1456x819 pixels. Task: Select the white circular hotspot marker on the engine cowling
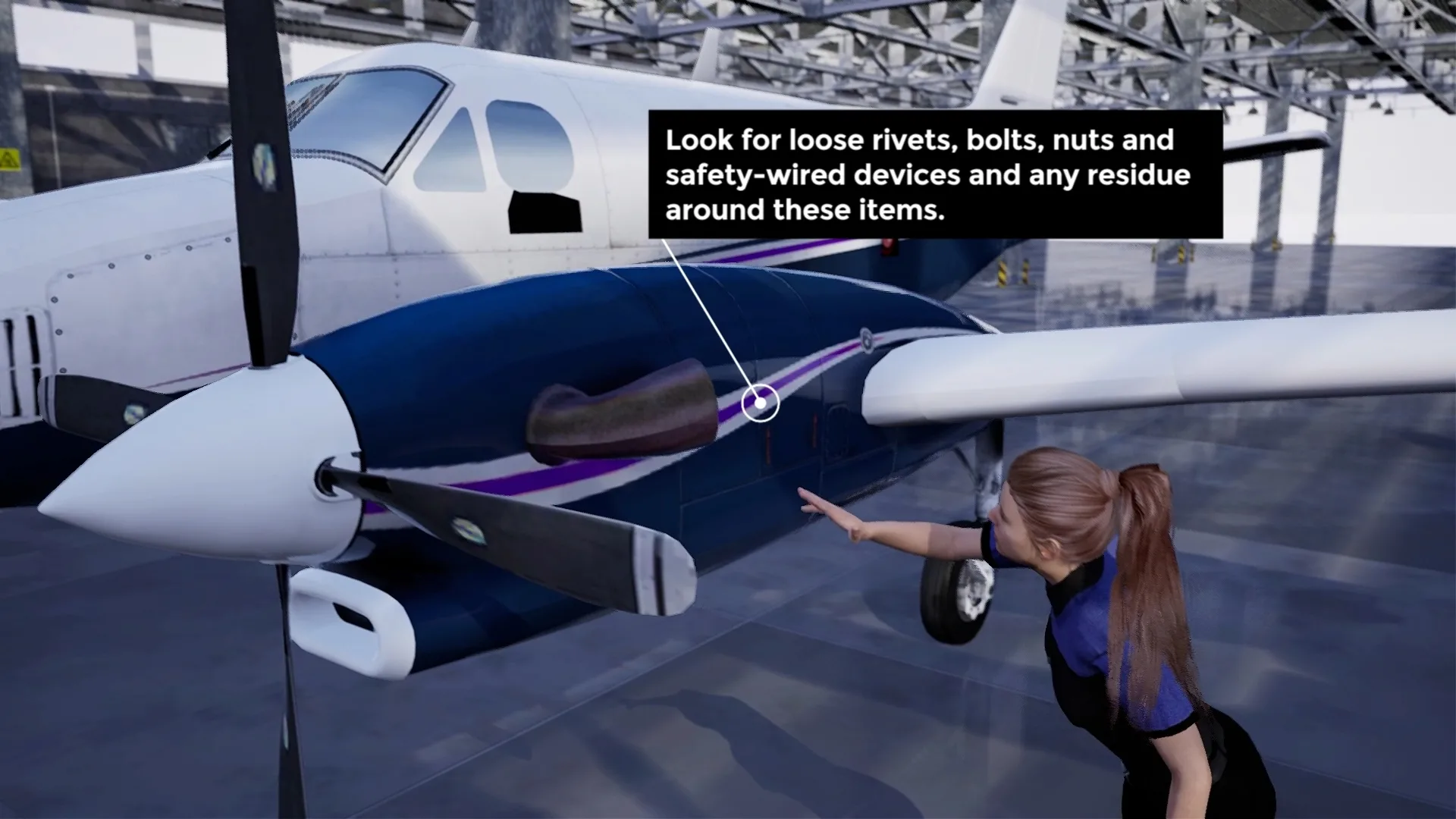pos(760,403)
